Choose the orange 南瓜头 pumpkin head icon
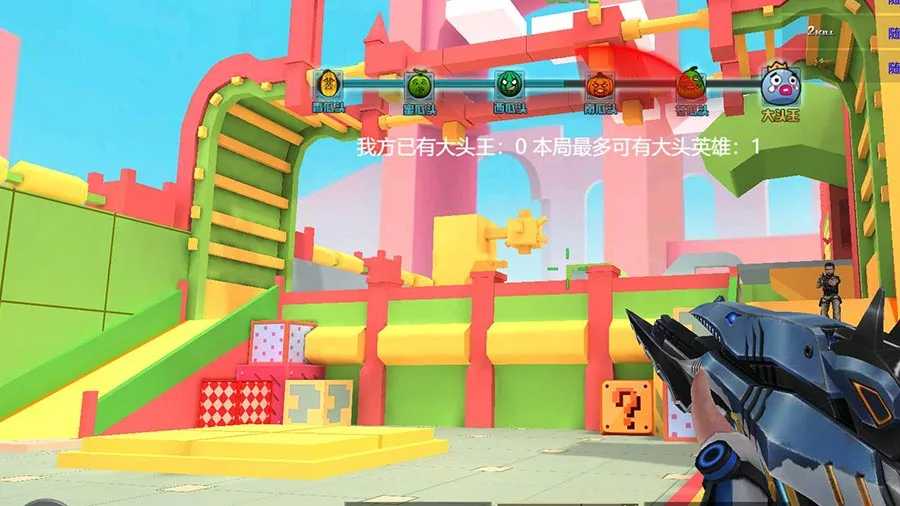Screen dimensions: 900x506 (599, 85)
